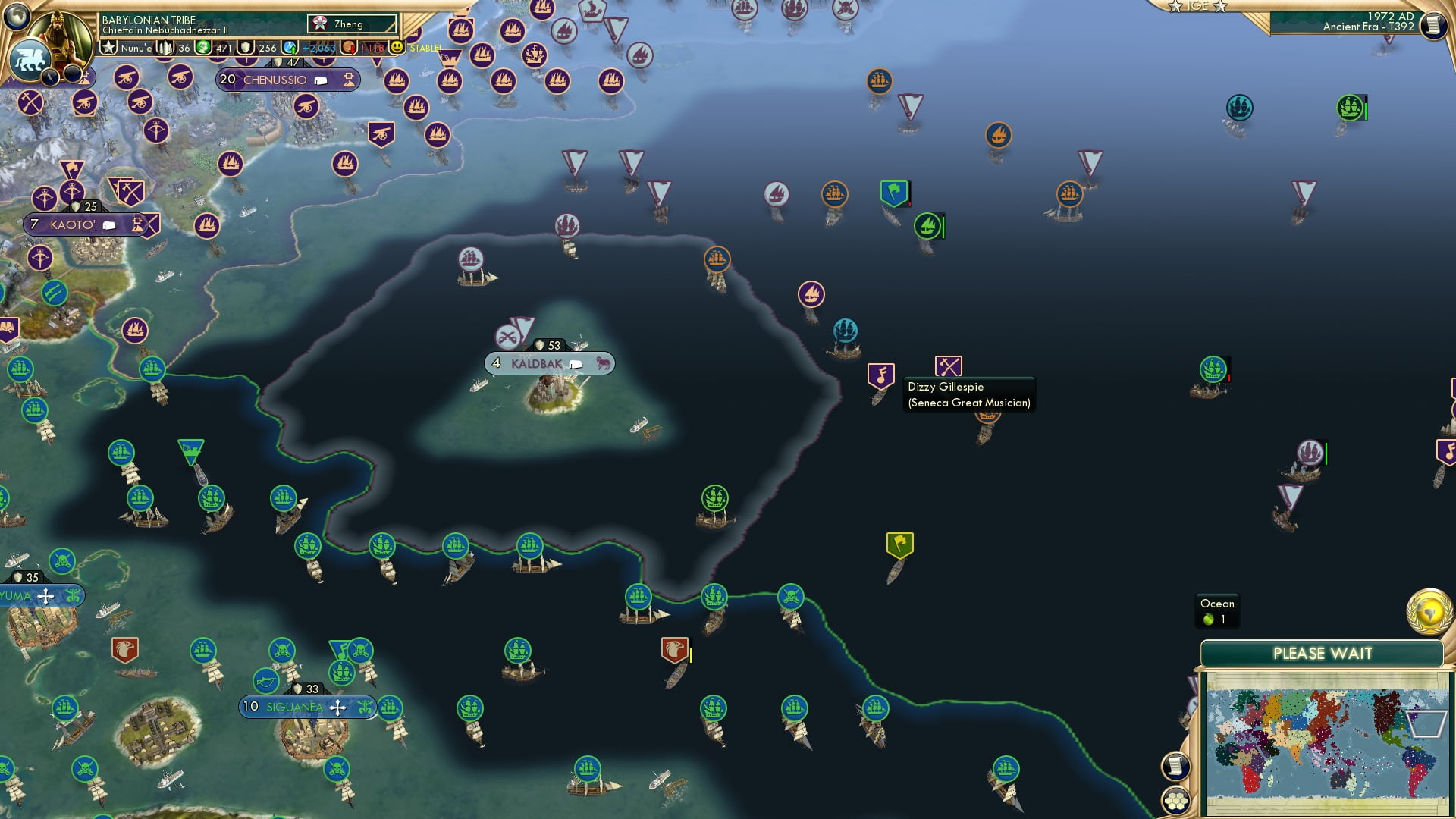Click the IGE stars at top right
The image size is (1456, 819).
(1197, 8)
